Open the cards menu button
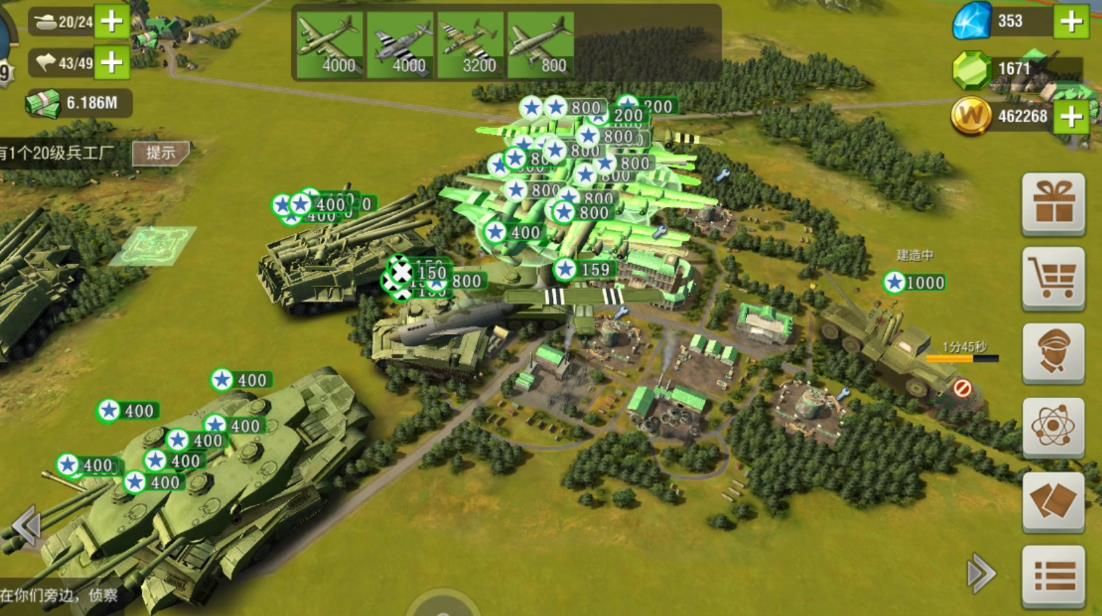The image size is (1102, 616). click(1053, 501)
